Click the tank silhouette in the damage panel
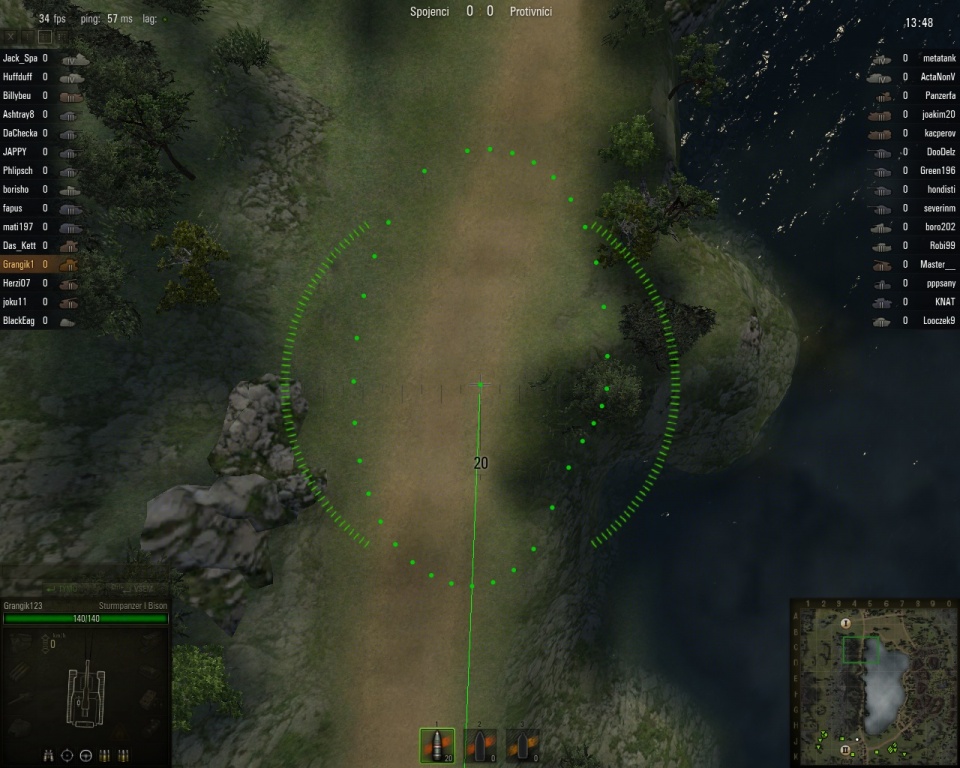The height and width of the screenshot is (768, 960). click(x=86, y=688)
